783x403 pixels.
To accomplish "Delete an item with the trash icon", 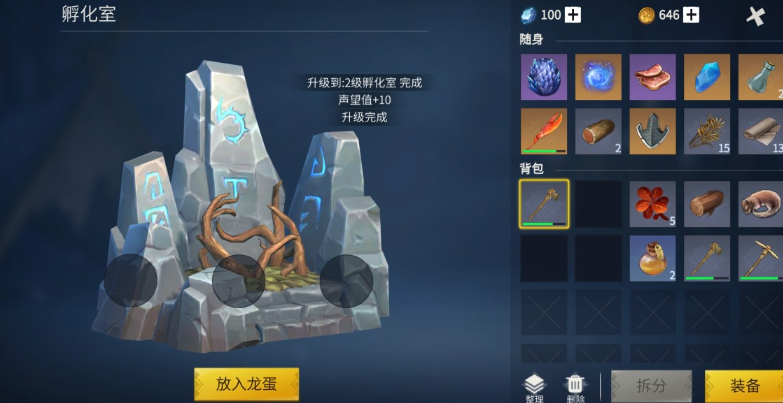I will point(575,387).
